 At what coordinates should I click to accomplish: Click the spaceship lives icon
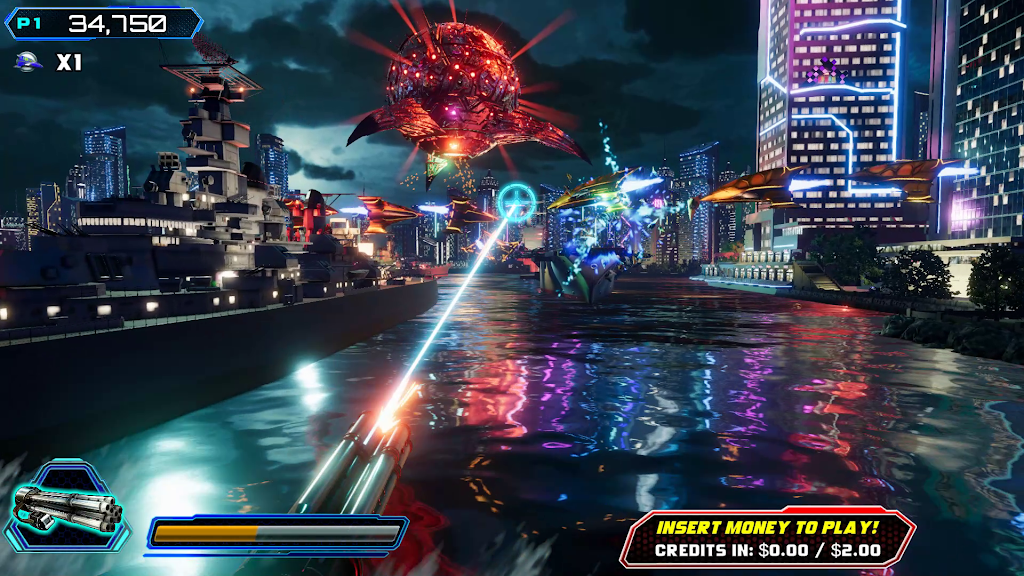point(29,62)
